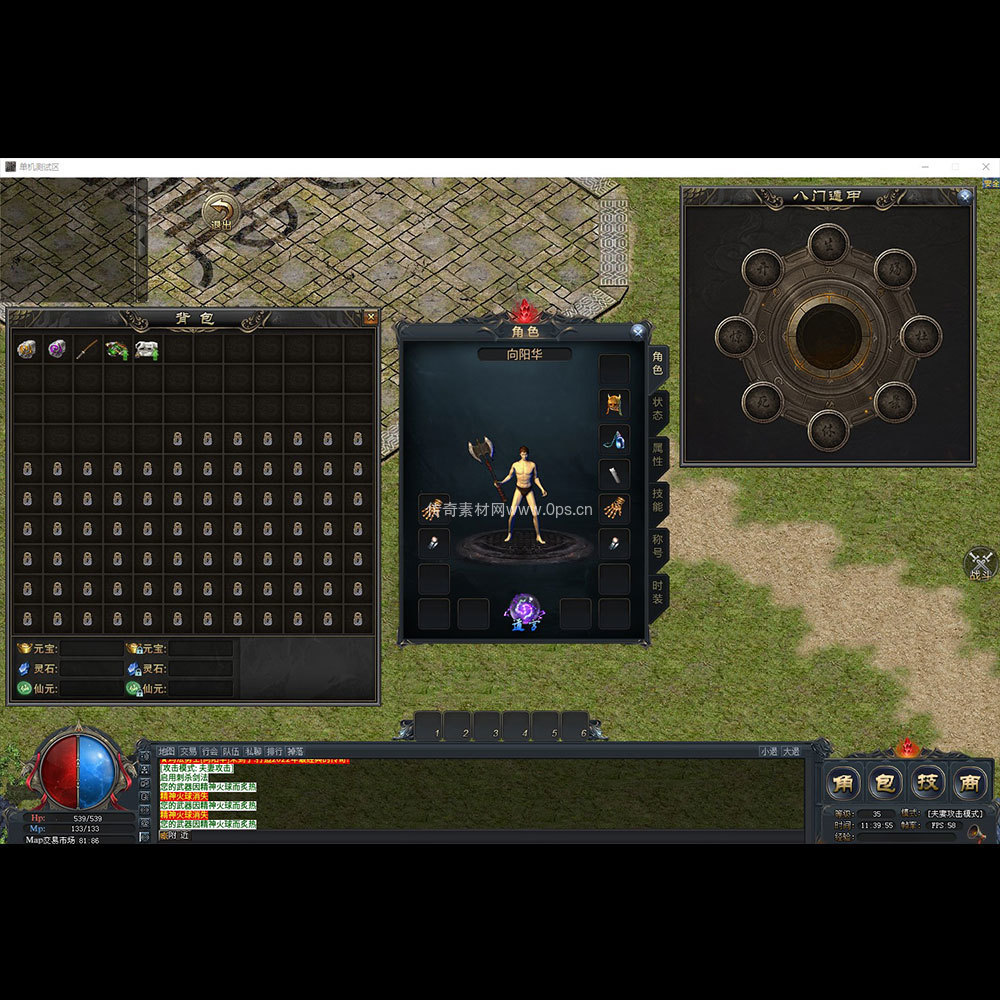Select the purple rune stone item
The height and width of the screenshot is (1000, 1000).
pyautogui.click(x=58, y=349)
